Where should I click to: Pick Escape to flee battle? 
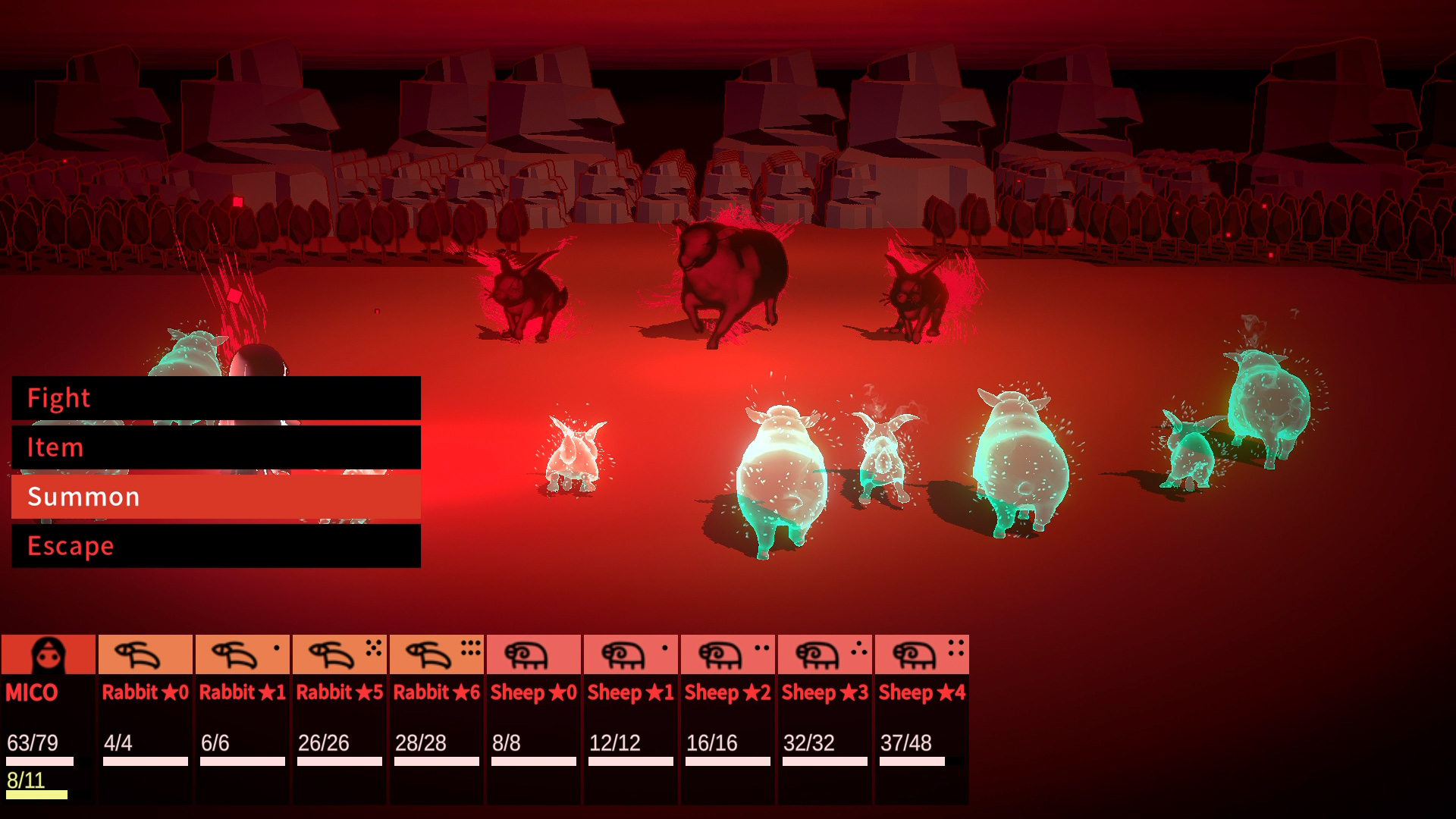pos(216,546)
